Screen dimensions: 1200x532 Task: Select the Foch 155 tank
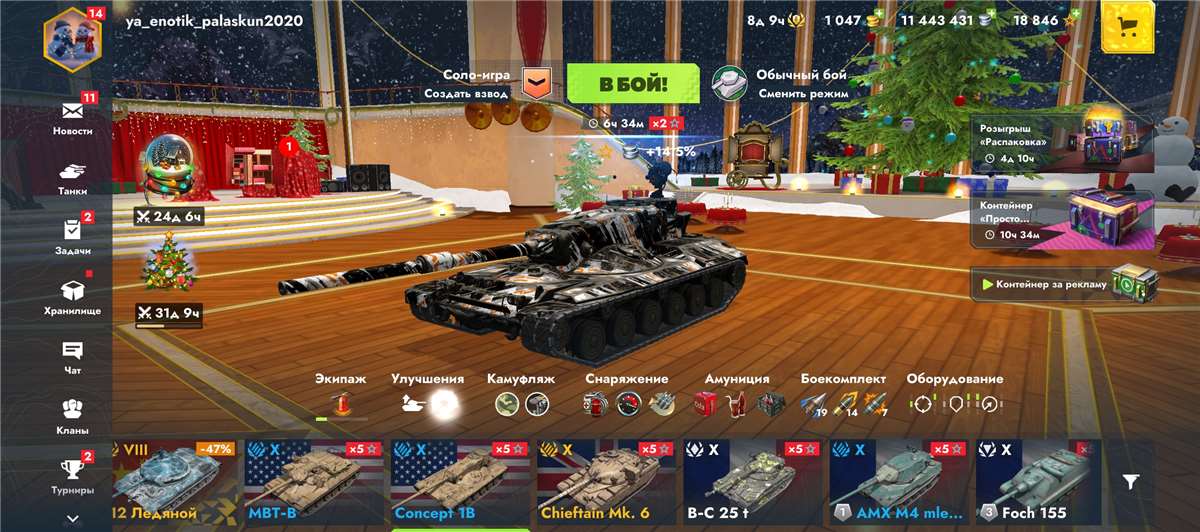(1039, 483)
